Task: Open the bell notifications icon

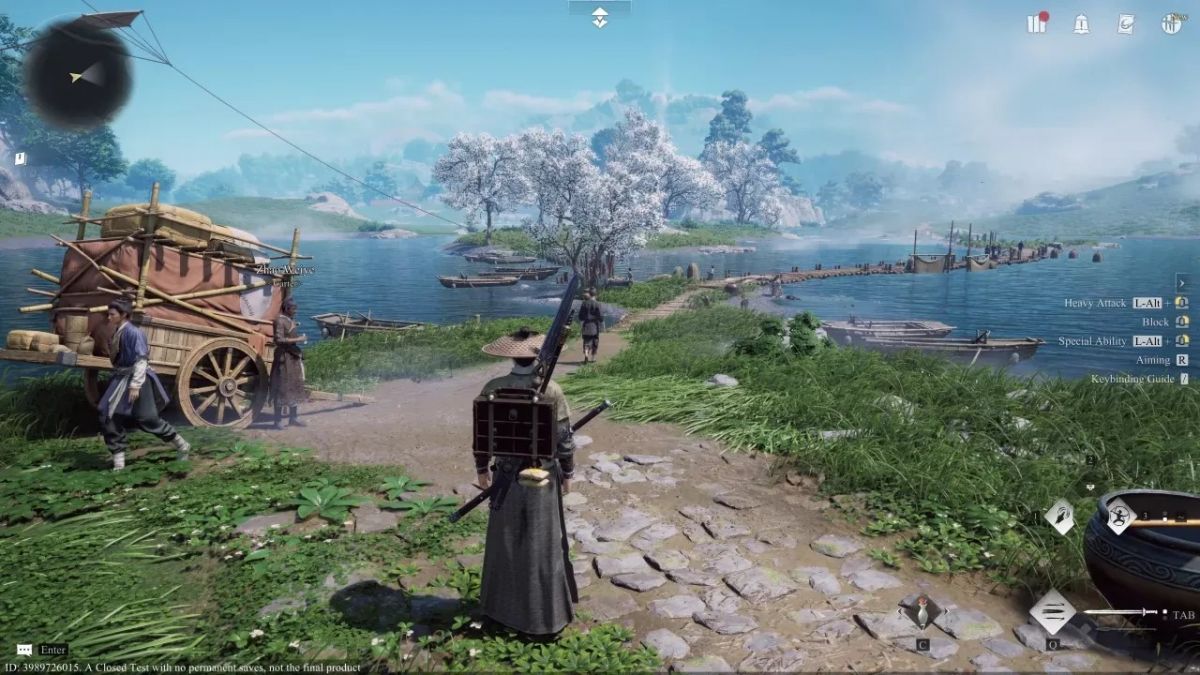Action: click(x=1081, y=25)
